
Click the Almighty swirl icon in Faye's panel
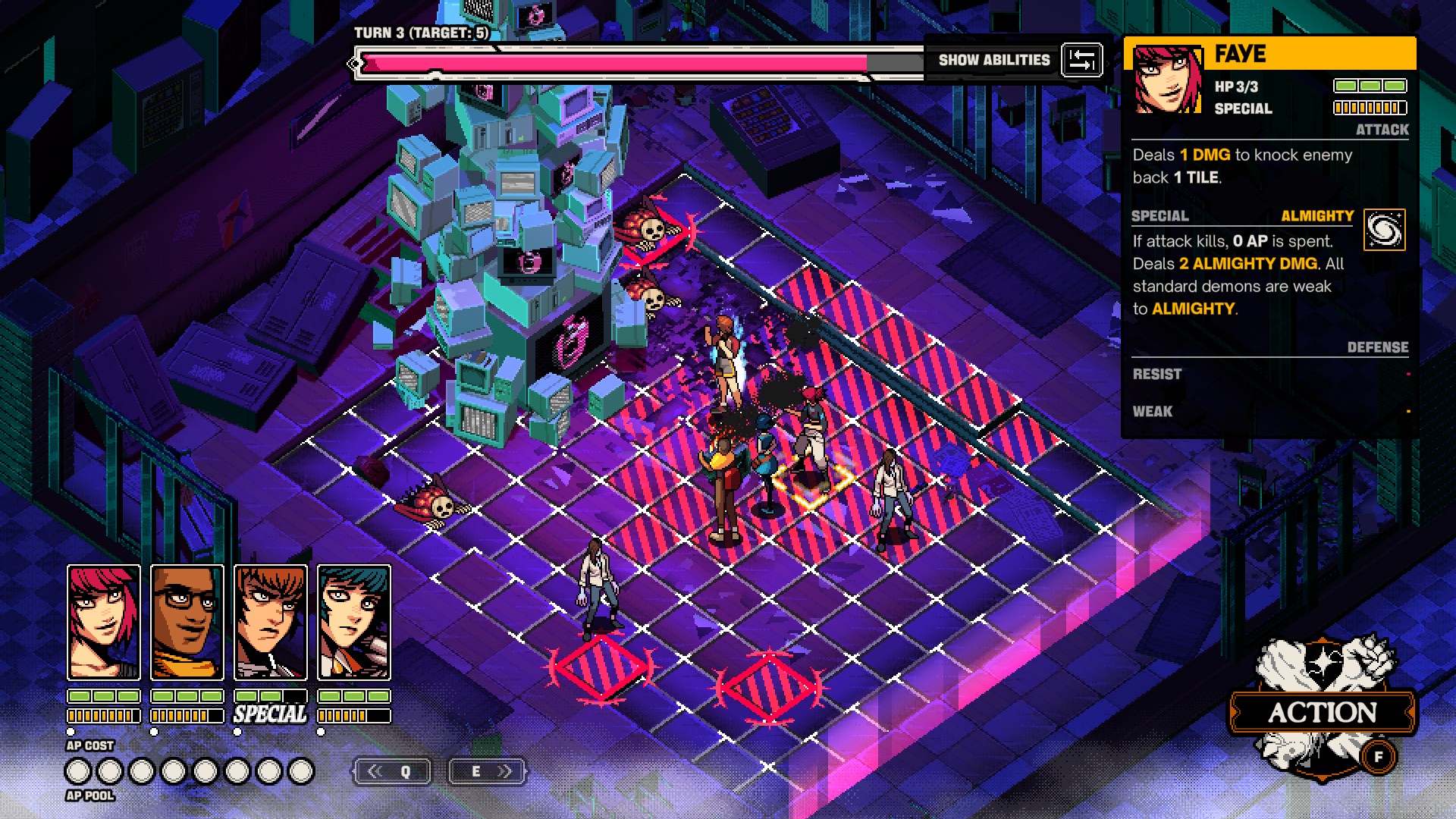tap(1384, 230)
